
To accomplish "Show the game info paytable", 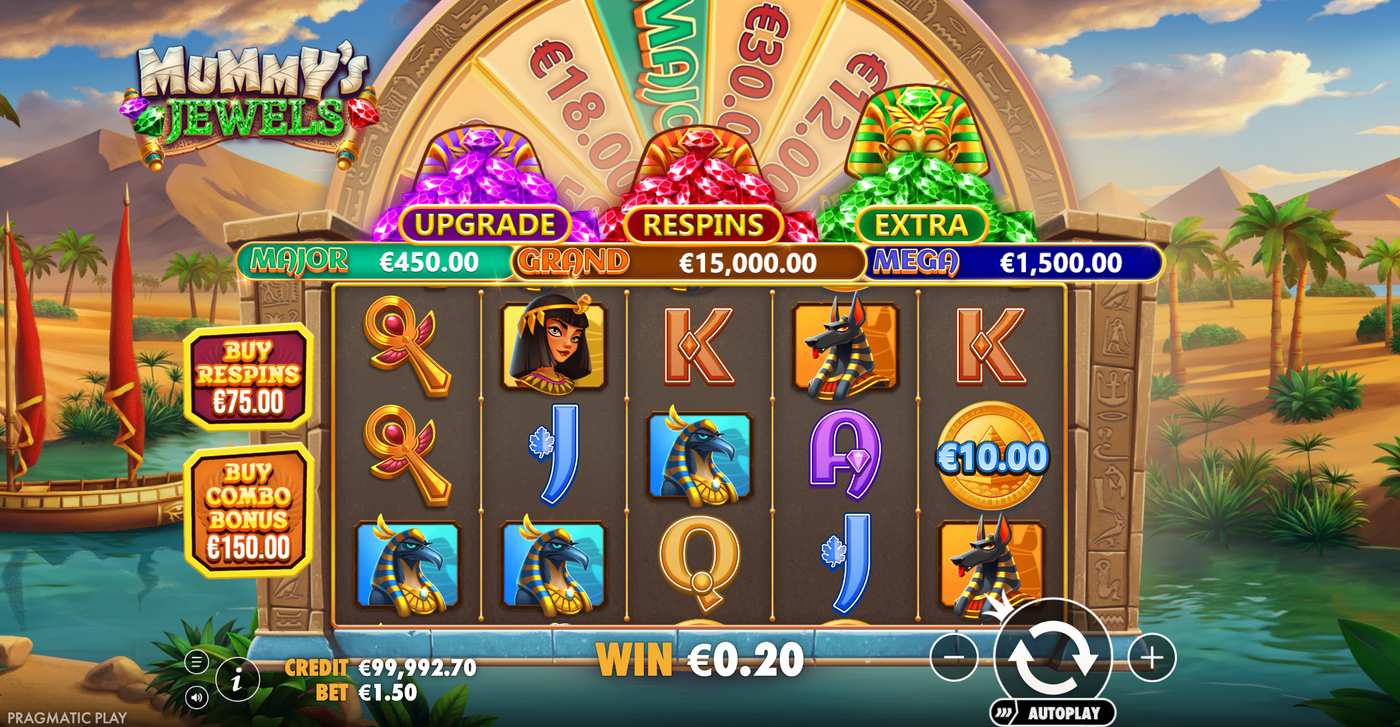I will pos(237,680).
